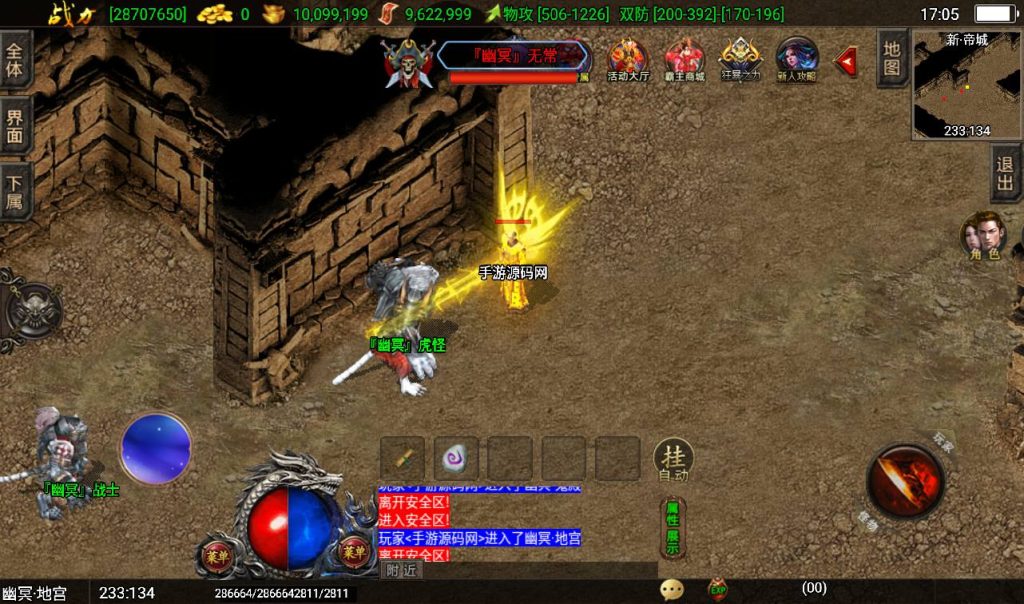1024x604 pixels.
Task: Click the 退出 exit button
Action: (x=1006, y=175)
